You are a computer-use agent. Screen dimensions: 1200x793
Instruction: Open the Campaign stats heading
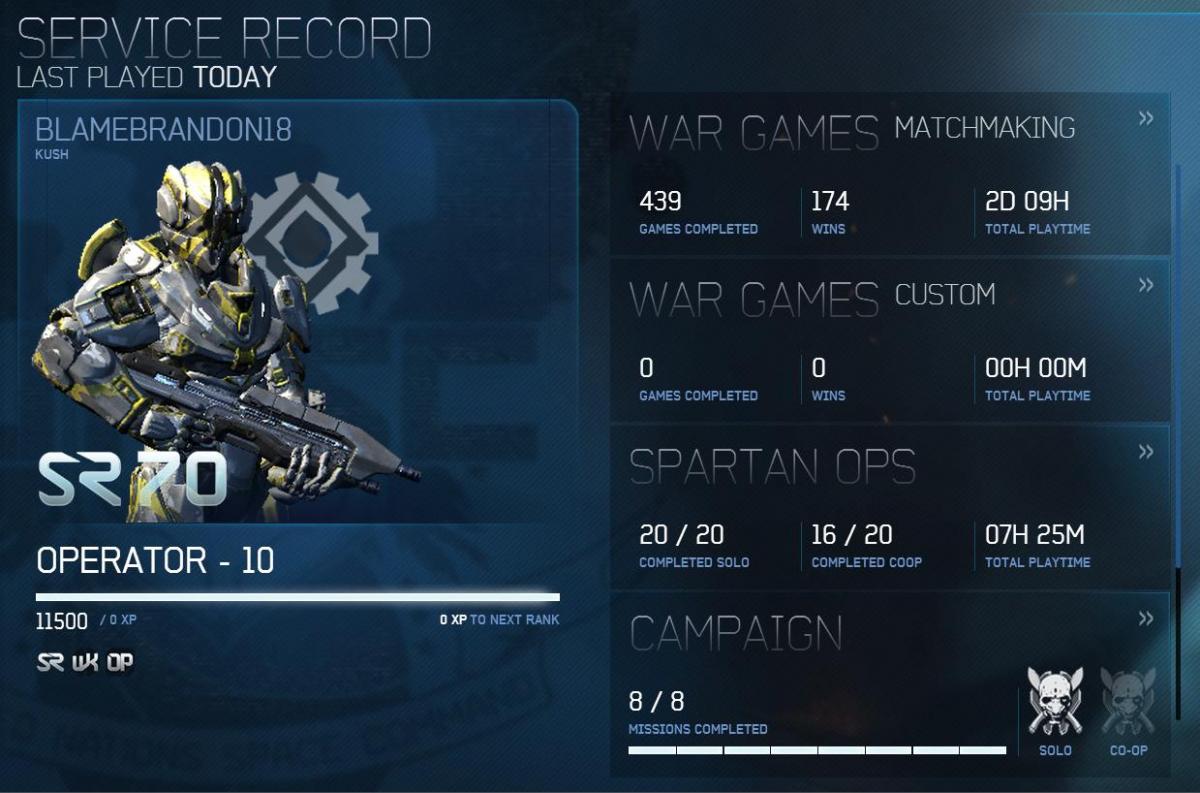click(736, 632)
